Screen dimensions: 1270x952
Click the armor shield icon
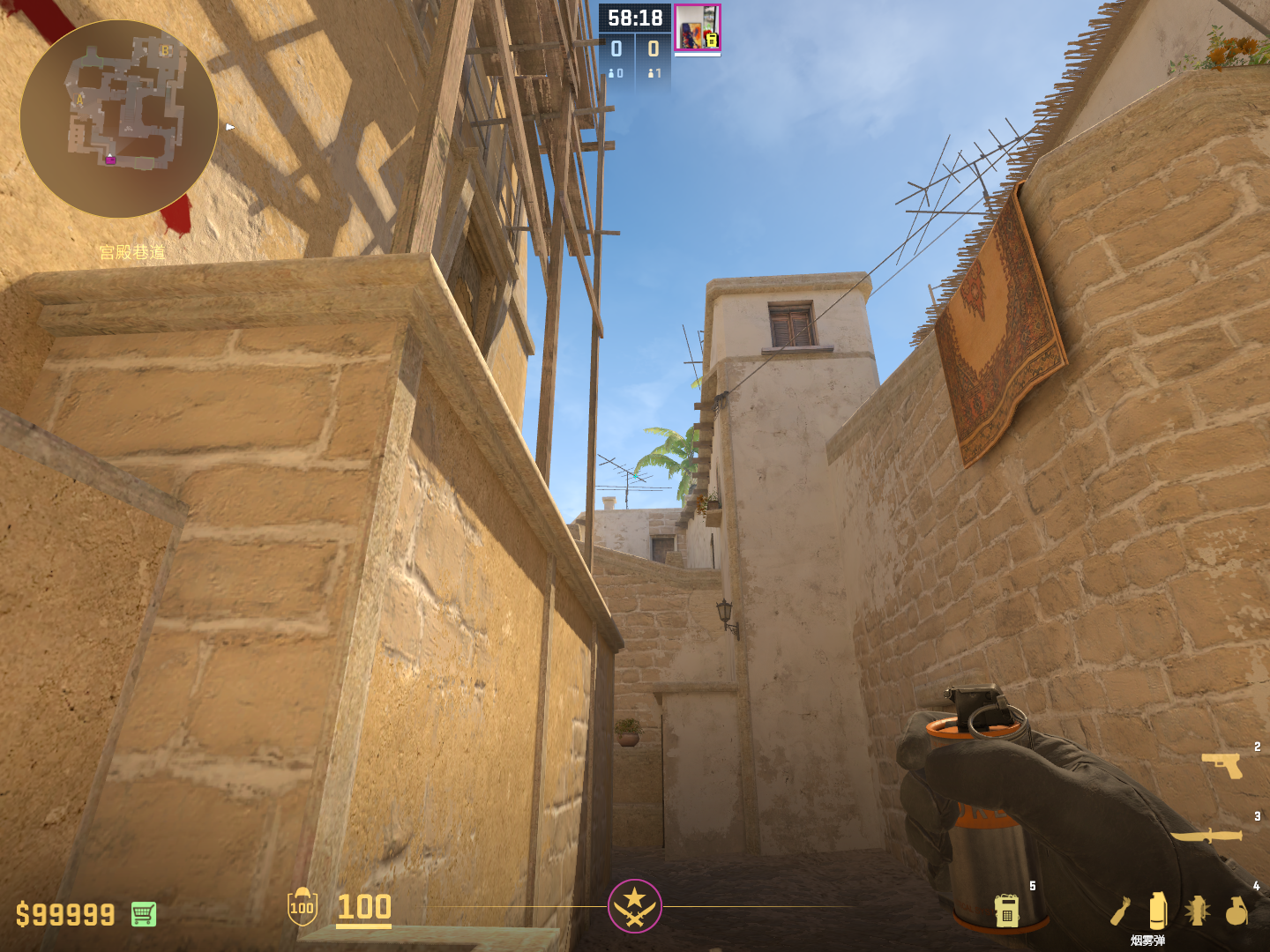point(302,907)
